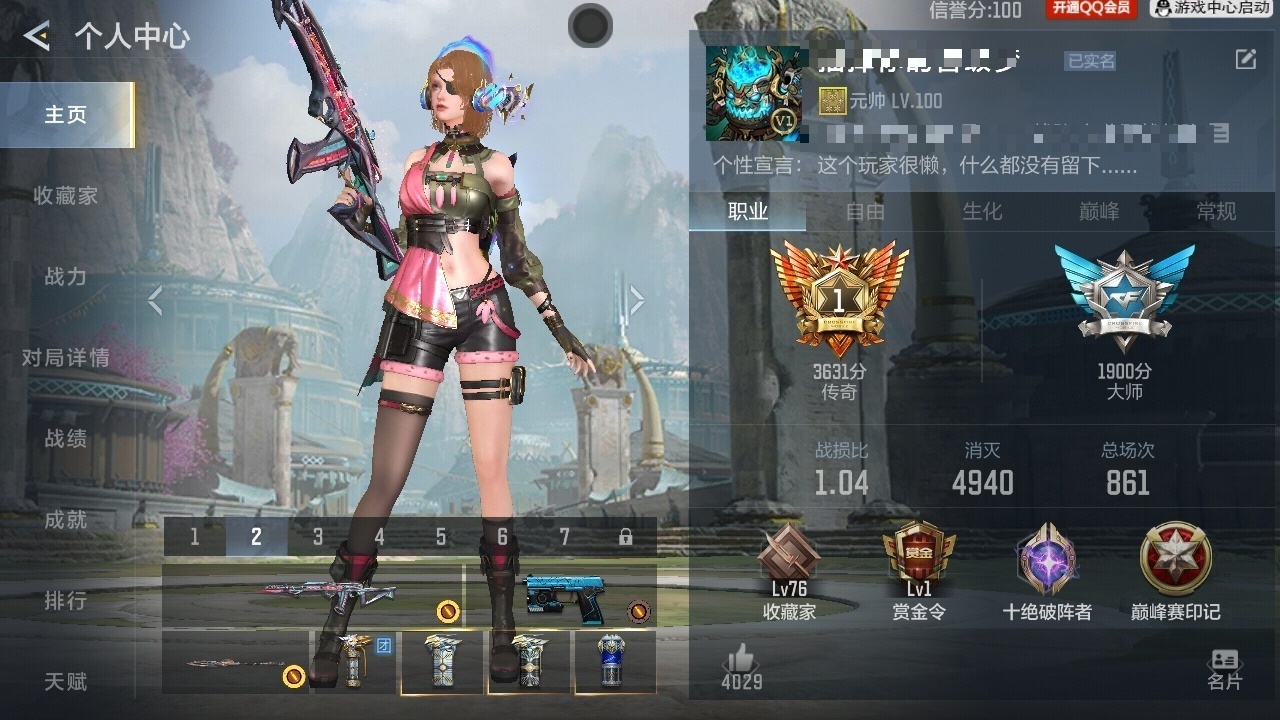The height and width of the screenshot is (720, 1280).
Task: Select the blue pistol weapon slot
Action: (562, 596)
